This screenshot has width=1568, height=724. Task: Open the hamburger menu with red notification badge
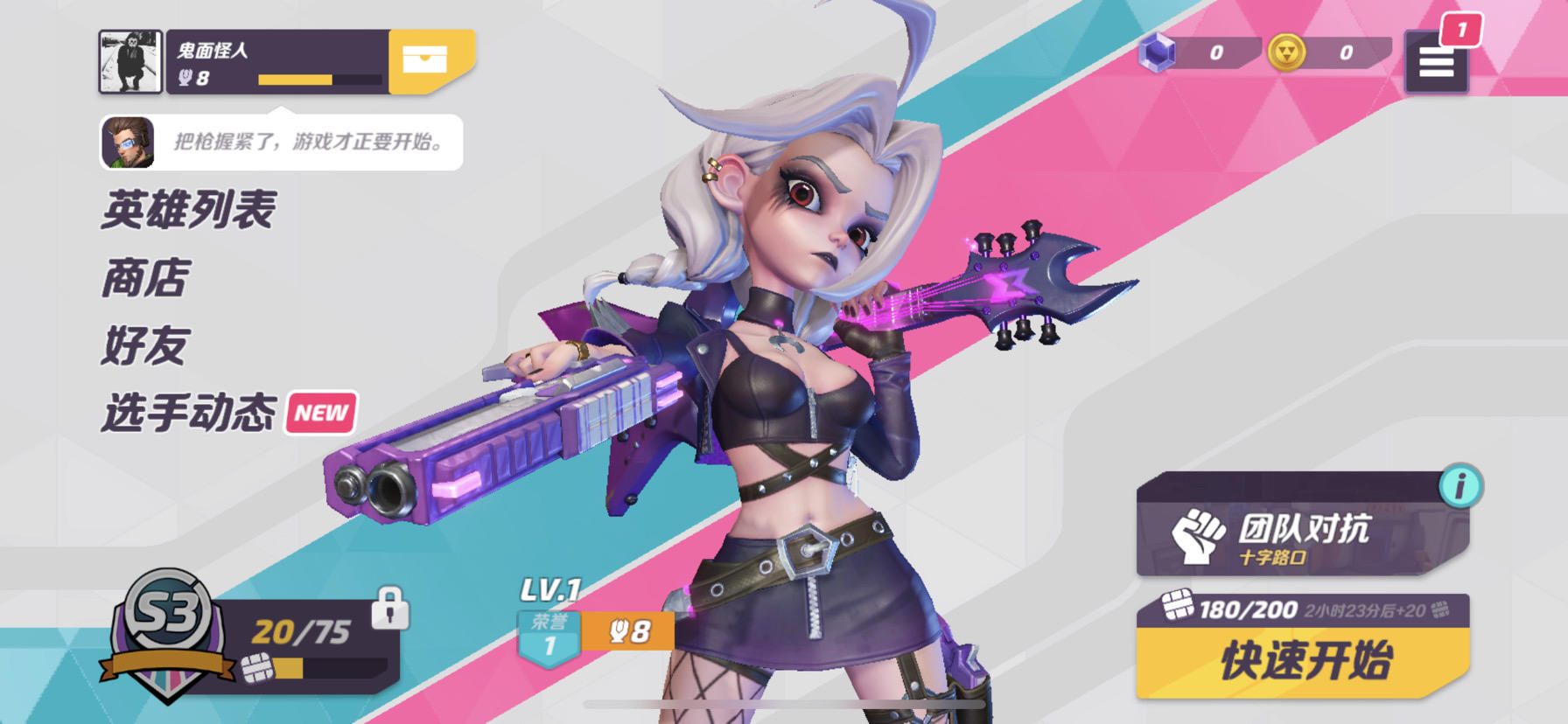coord(1435,63)
